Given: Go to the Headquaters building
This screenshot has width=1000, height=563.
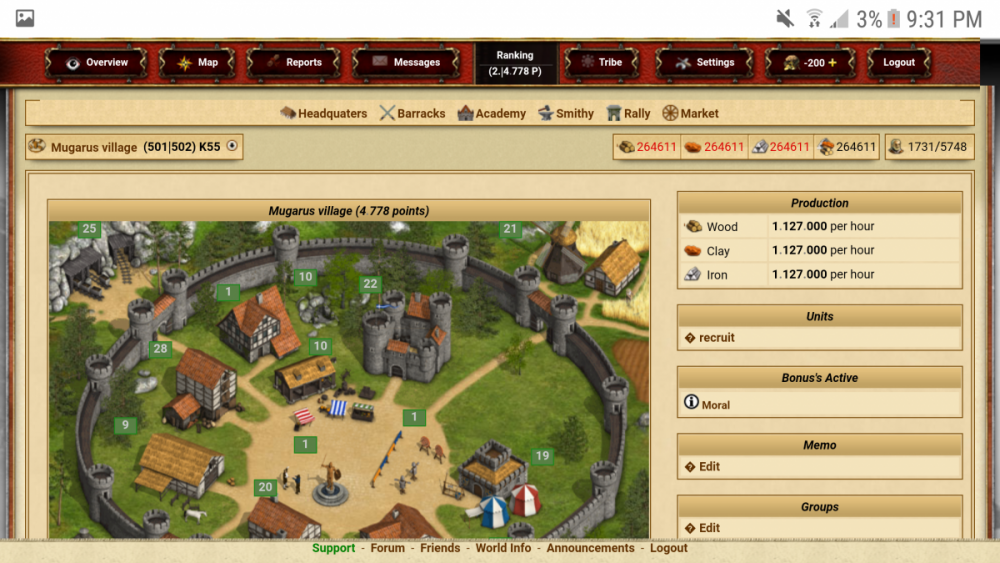Looking at the screenshot, I should point(324,113).
